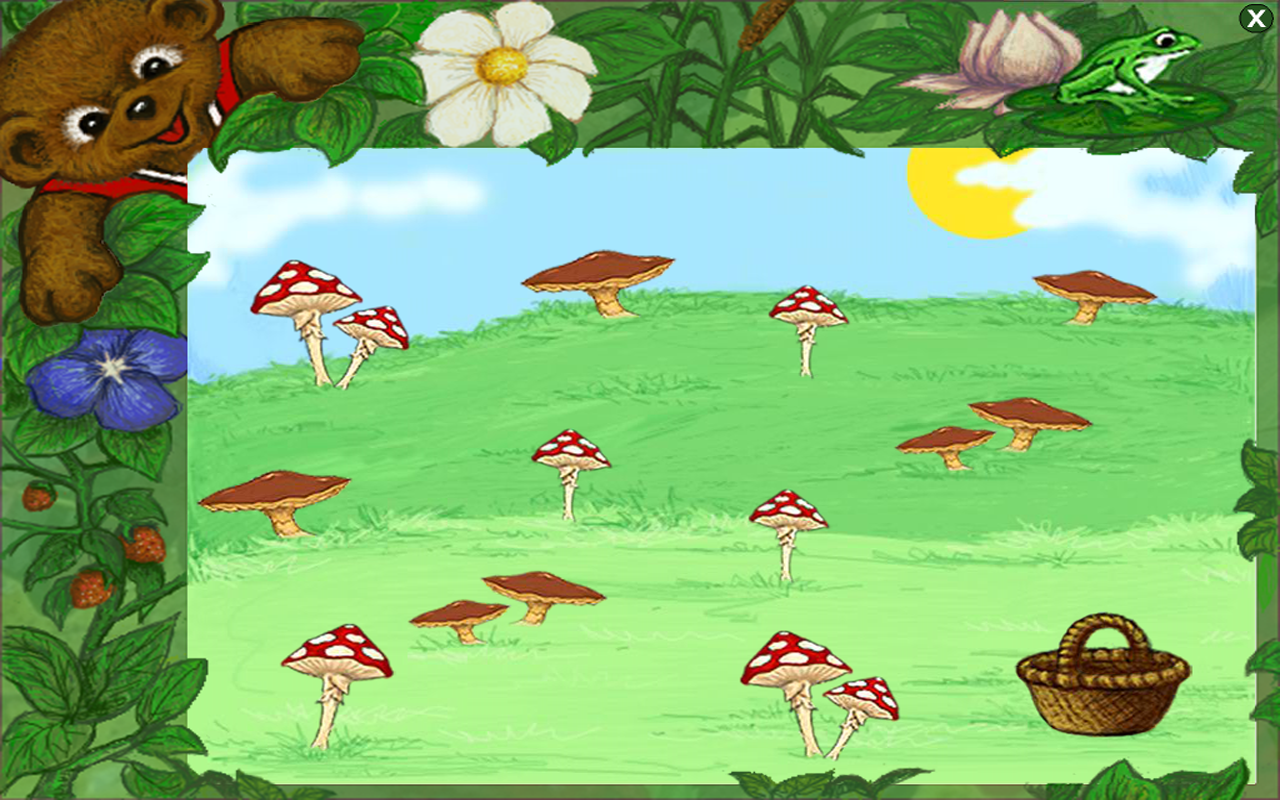Viewport: 1280px width, 800px height.
Task: Click the white daisy at the top
Action: point(500,65)
